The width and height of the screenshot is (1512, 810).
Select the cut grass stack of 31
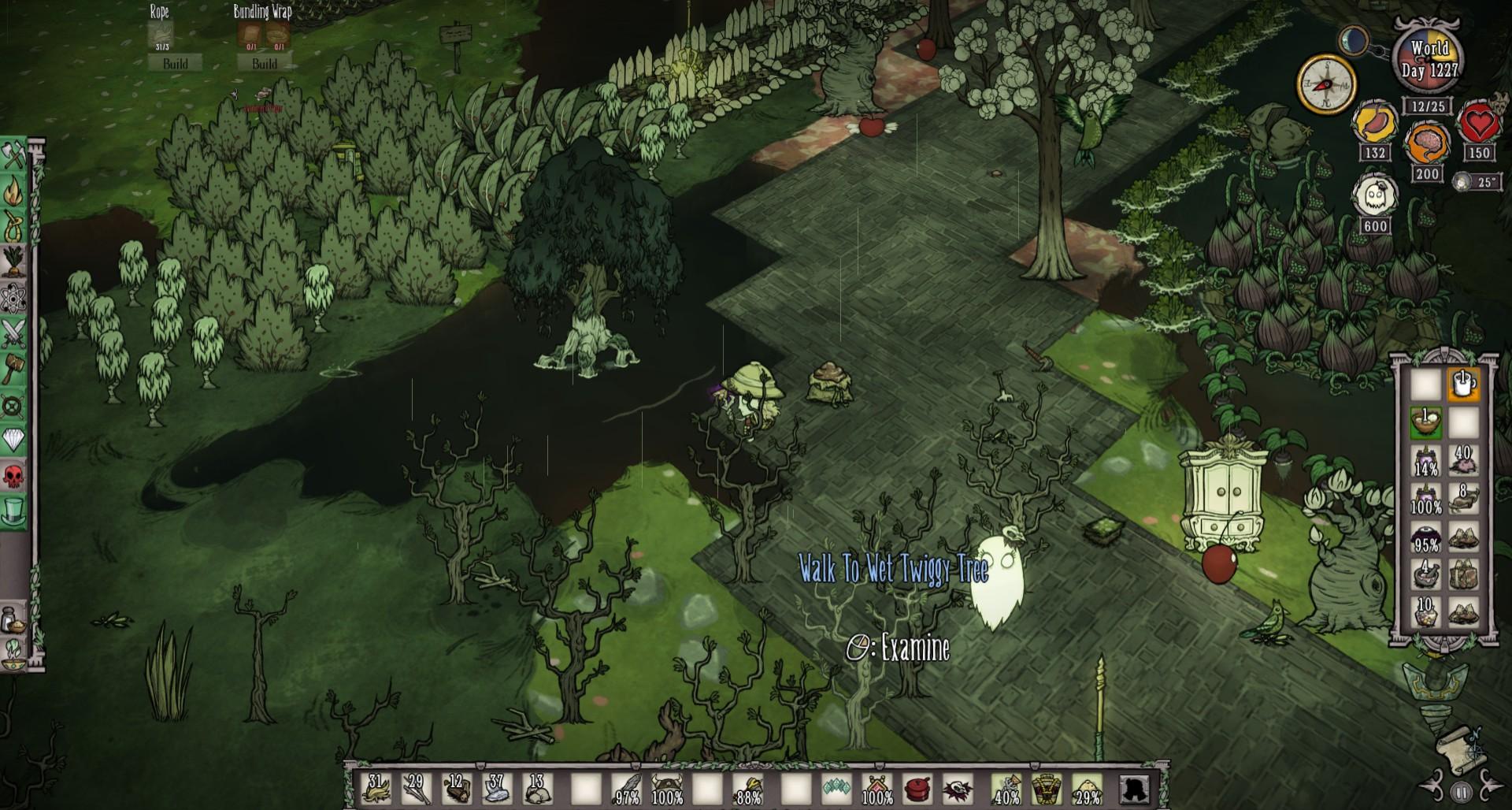376,788
